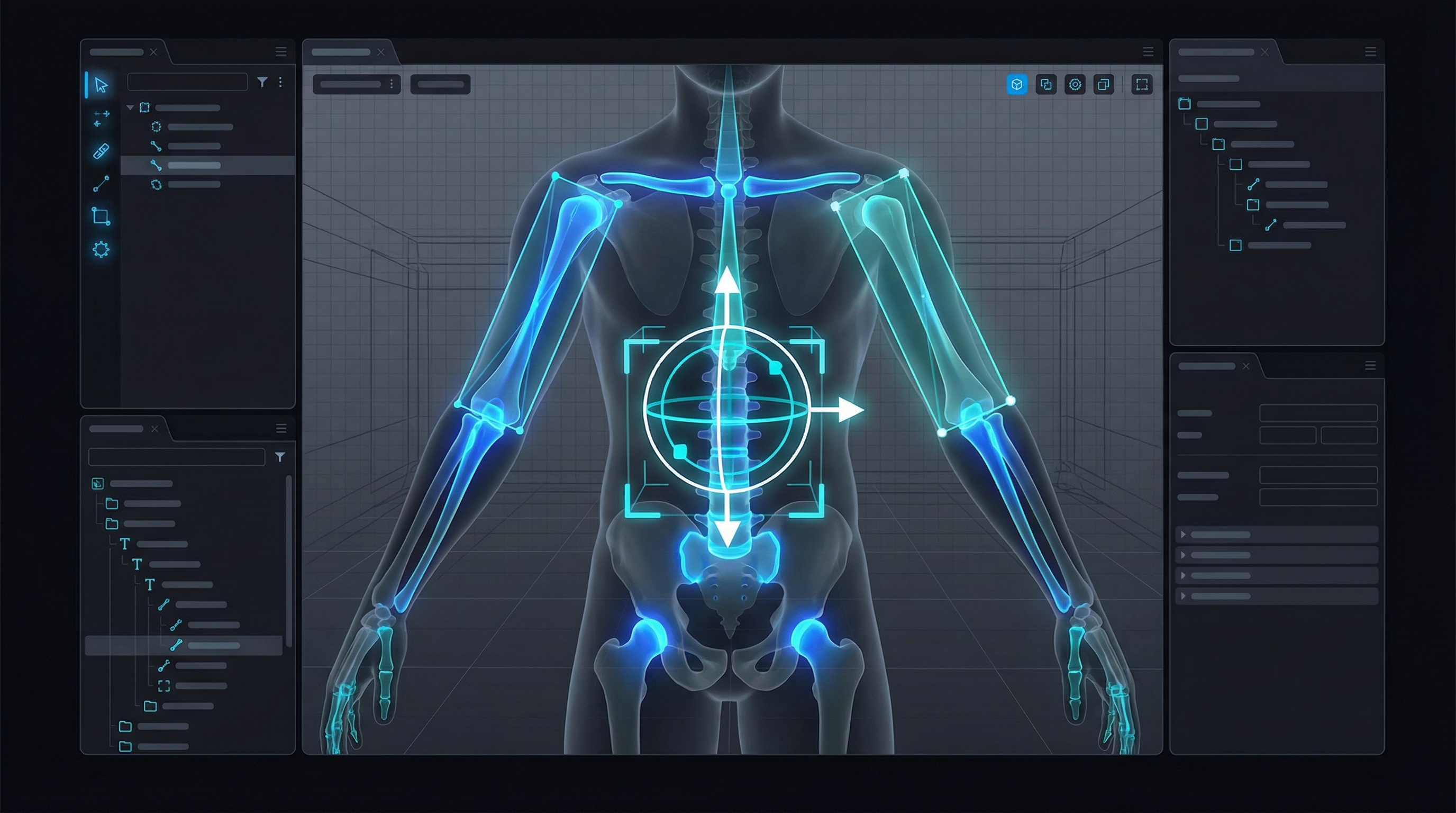Toggle the filter funnel in the outliner search bar
1456x813 pixels.
(262, 83)
